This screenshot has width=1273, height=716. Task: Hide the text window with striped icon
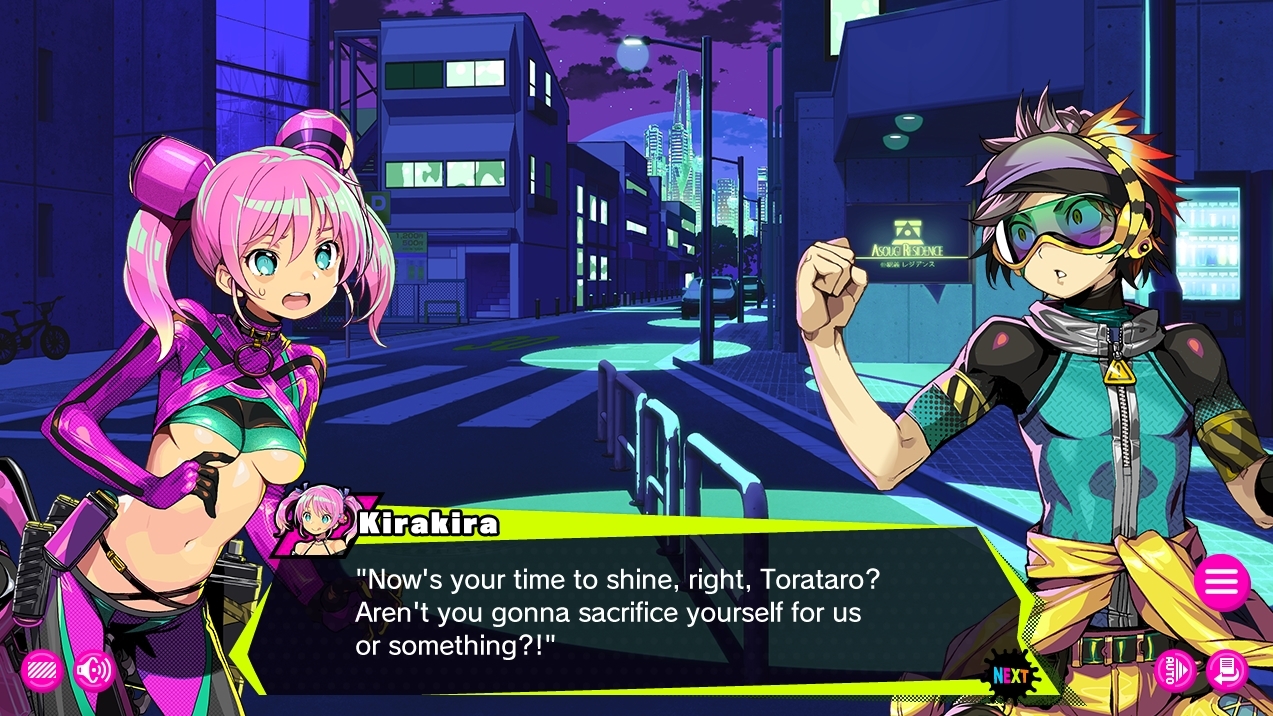pyautogui.click(x=42, y=671)
